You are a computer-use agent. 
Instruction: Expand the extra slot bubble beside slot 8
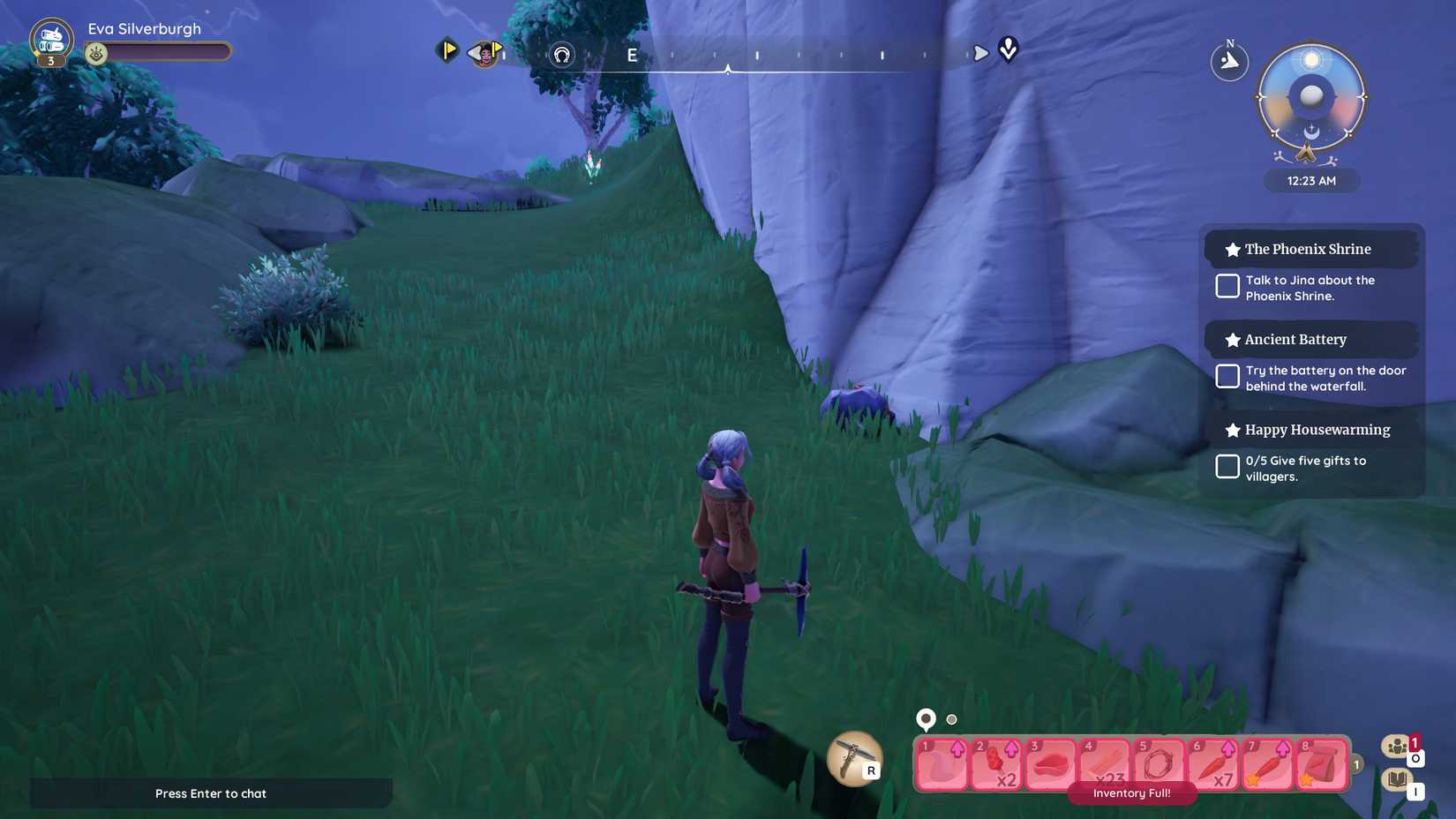[x=1355, y=766]
